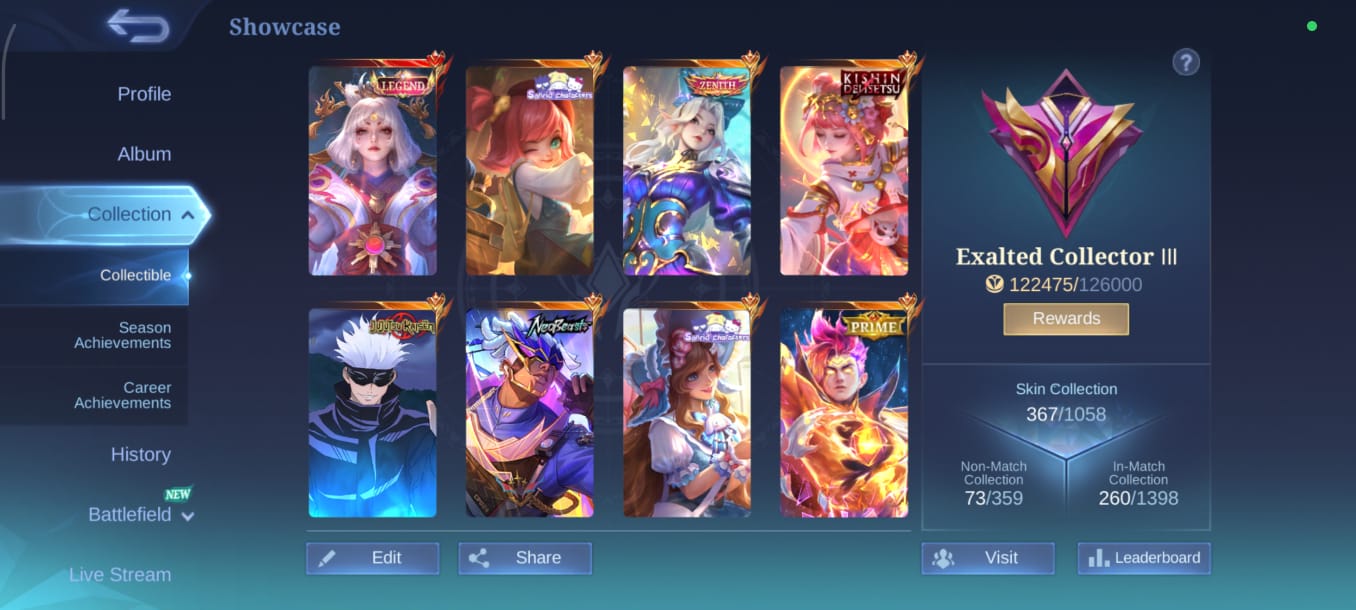Claim collector Rewards
The image size is (1356, 610).
1066,319
